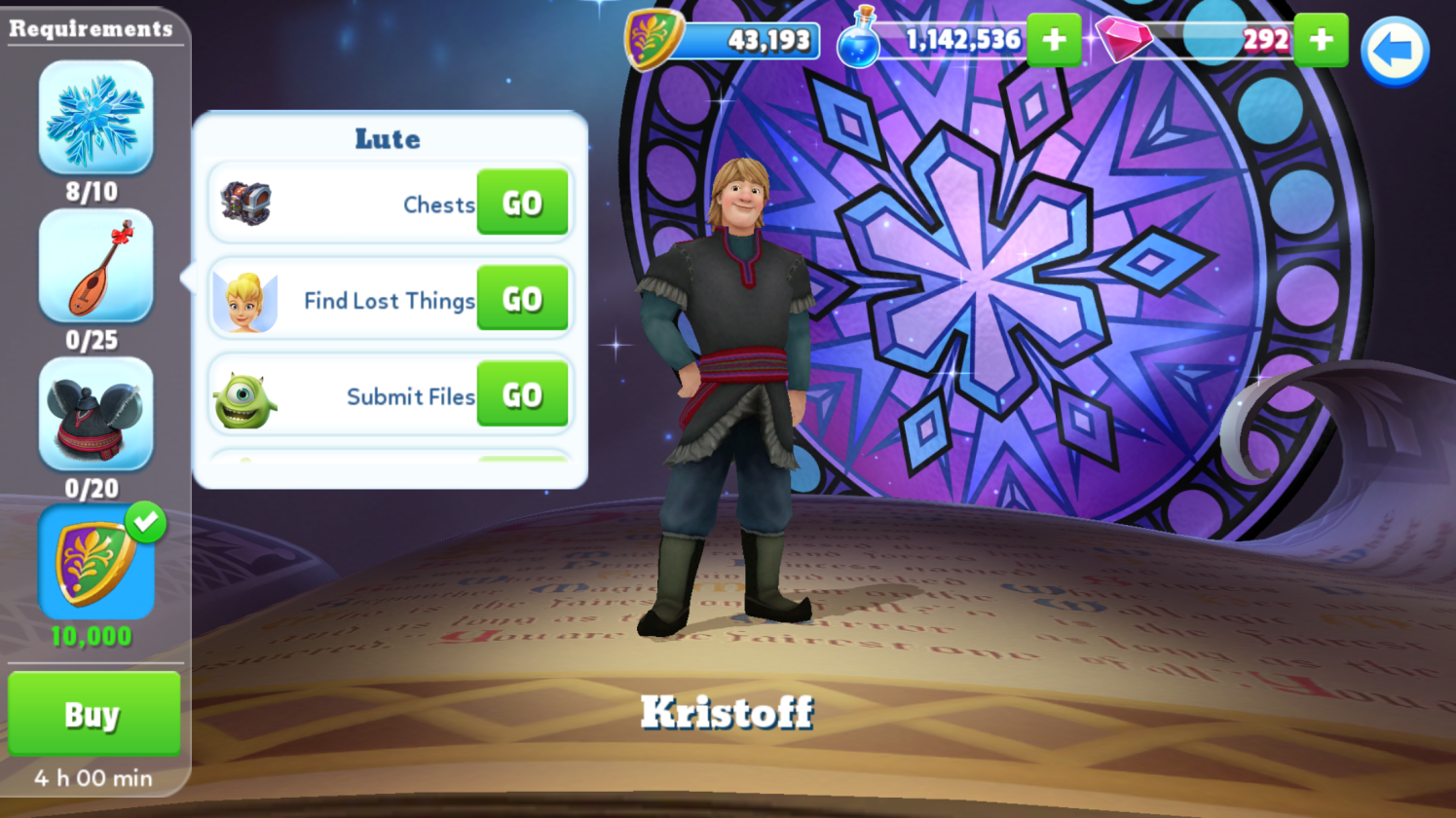Go to Tinker Bell's Find Lost Things
Image resolution: width=1456 pixels, height=818 pixels.
pyautogui.click(x=522, y=299)
